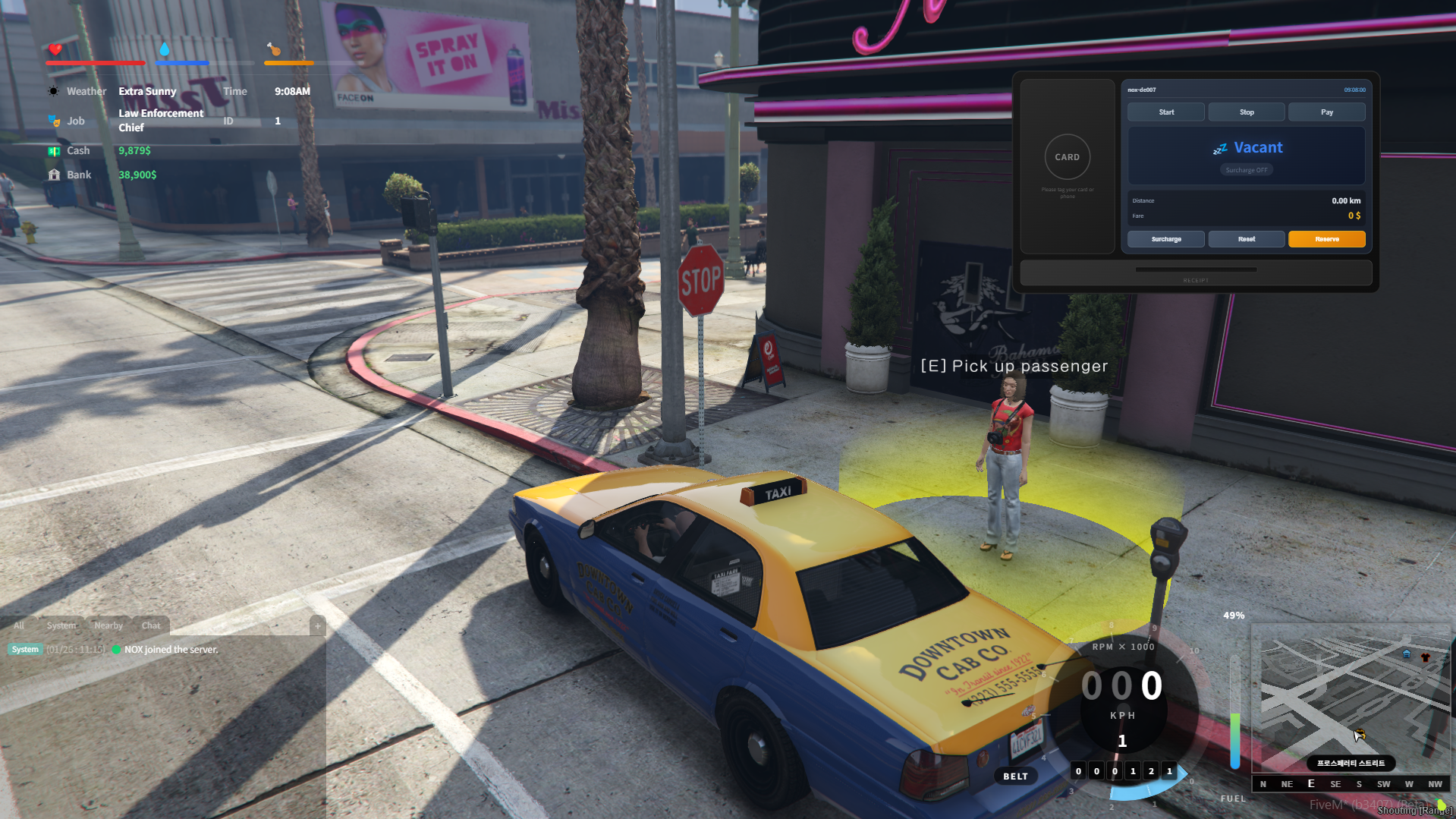Screen dimensions: 1456x819
Task: Toggle the meter's Surcharge button
Action: (x=1165, y=239)
